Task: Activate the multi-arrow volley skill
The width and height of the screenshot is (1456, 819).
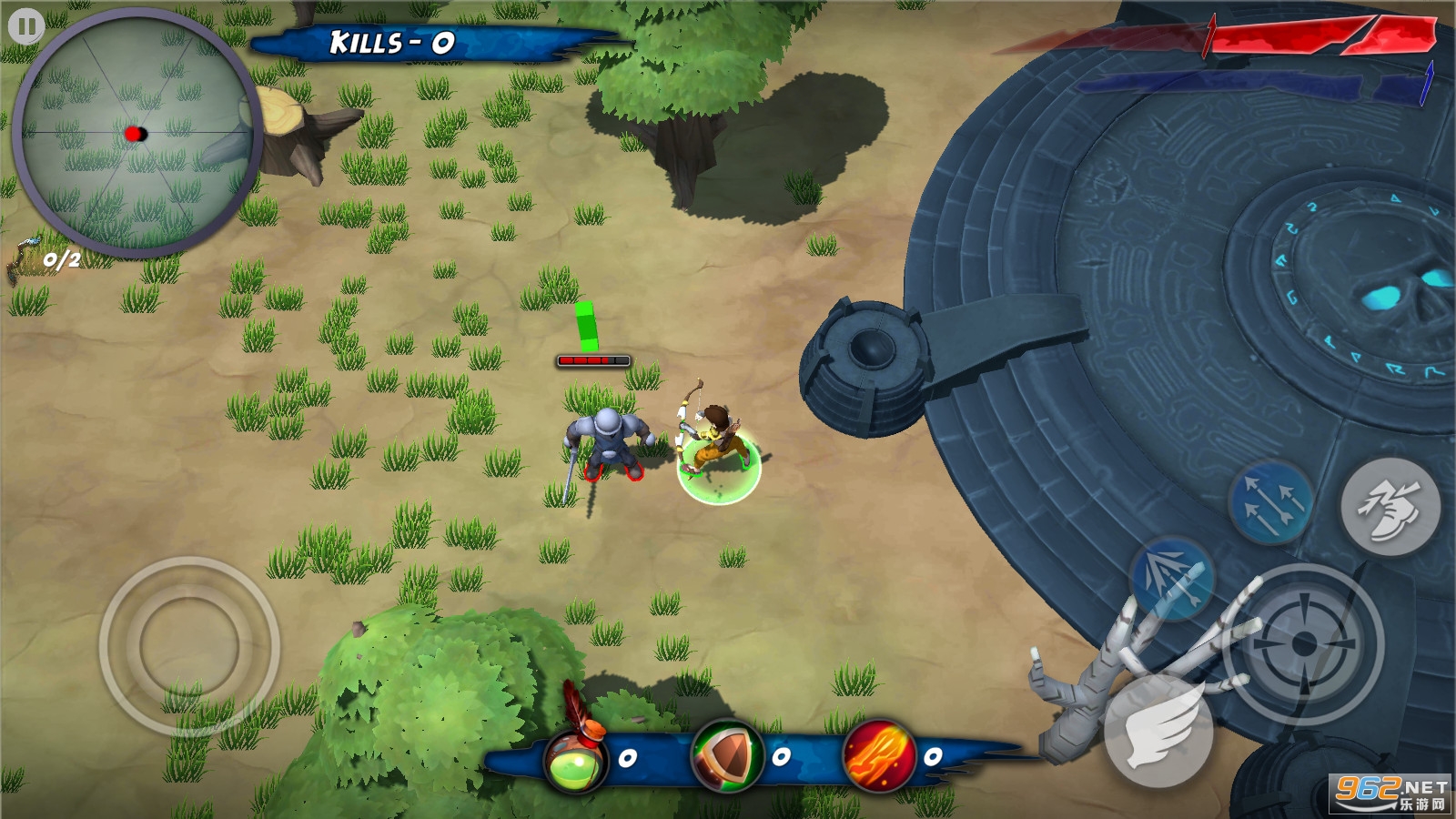Action: click(1270, 503)
